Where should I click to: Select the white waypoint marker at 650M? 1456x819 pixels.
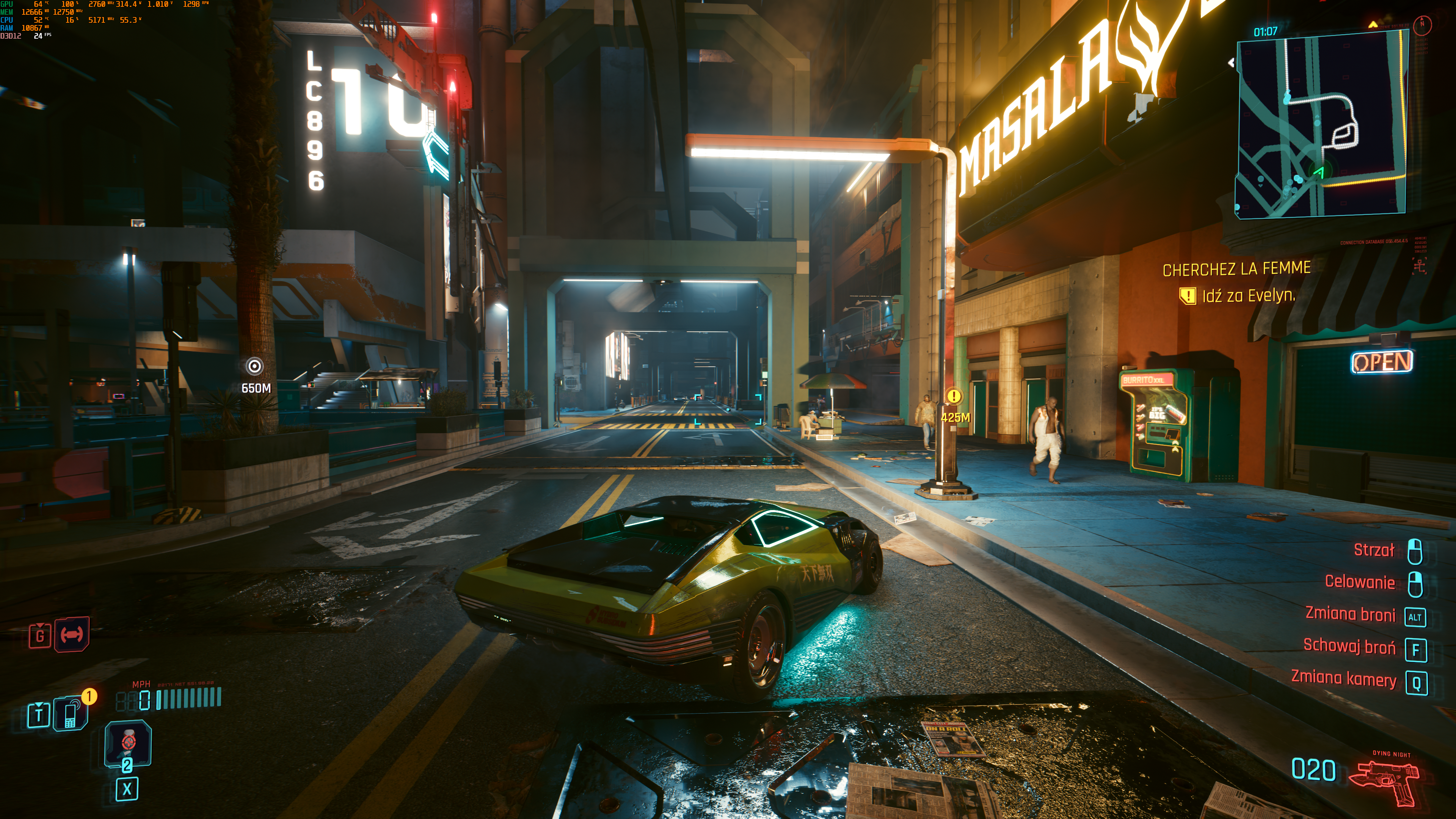coord(255,367)
